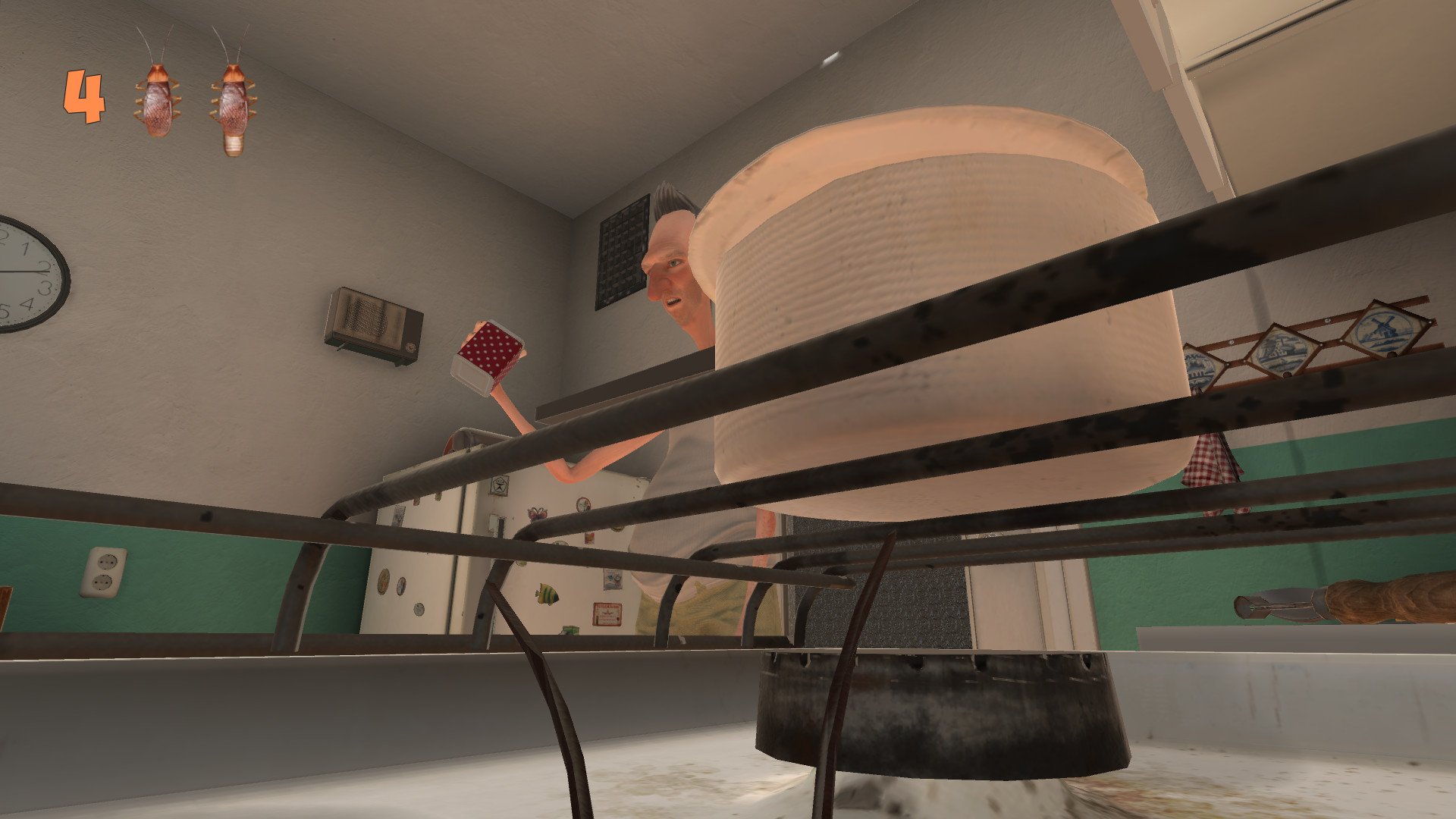Click the butterfly magnet on the fridge
Screen dimensions: 1456x819
click(537, 514)
